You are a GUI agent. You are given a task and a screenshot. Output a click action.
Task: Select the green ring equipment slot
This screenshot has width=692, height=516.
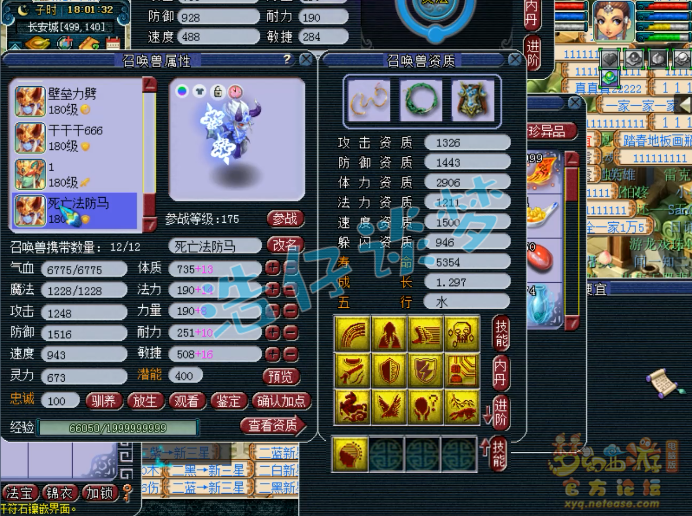[x=420, y=100]
